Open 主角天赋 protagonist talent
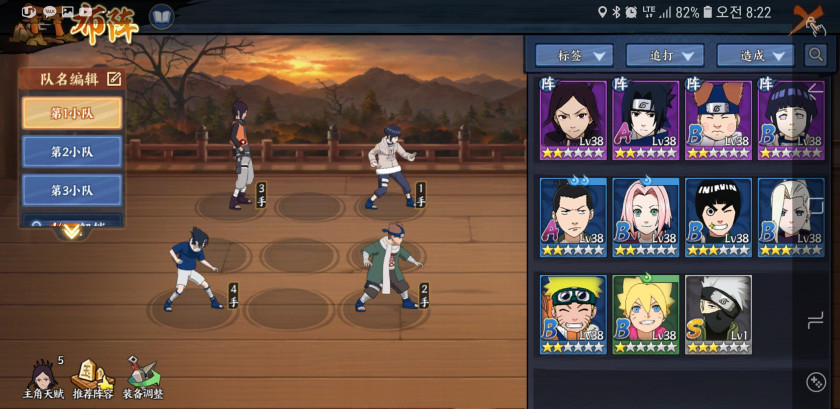 click(x=42, y=377)
